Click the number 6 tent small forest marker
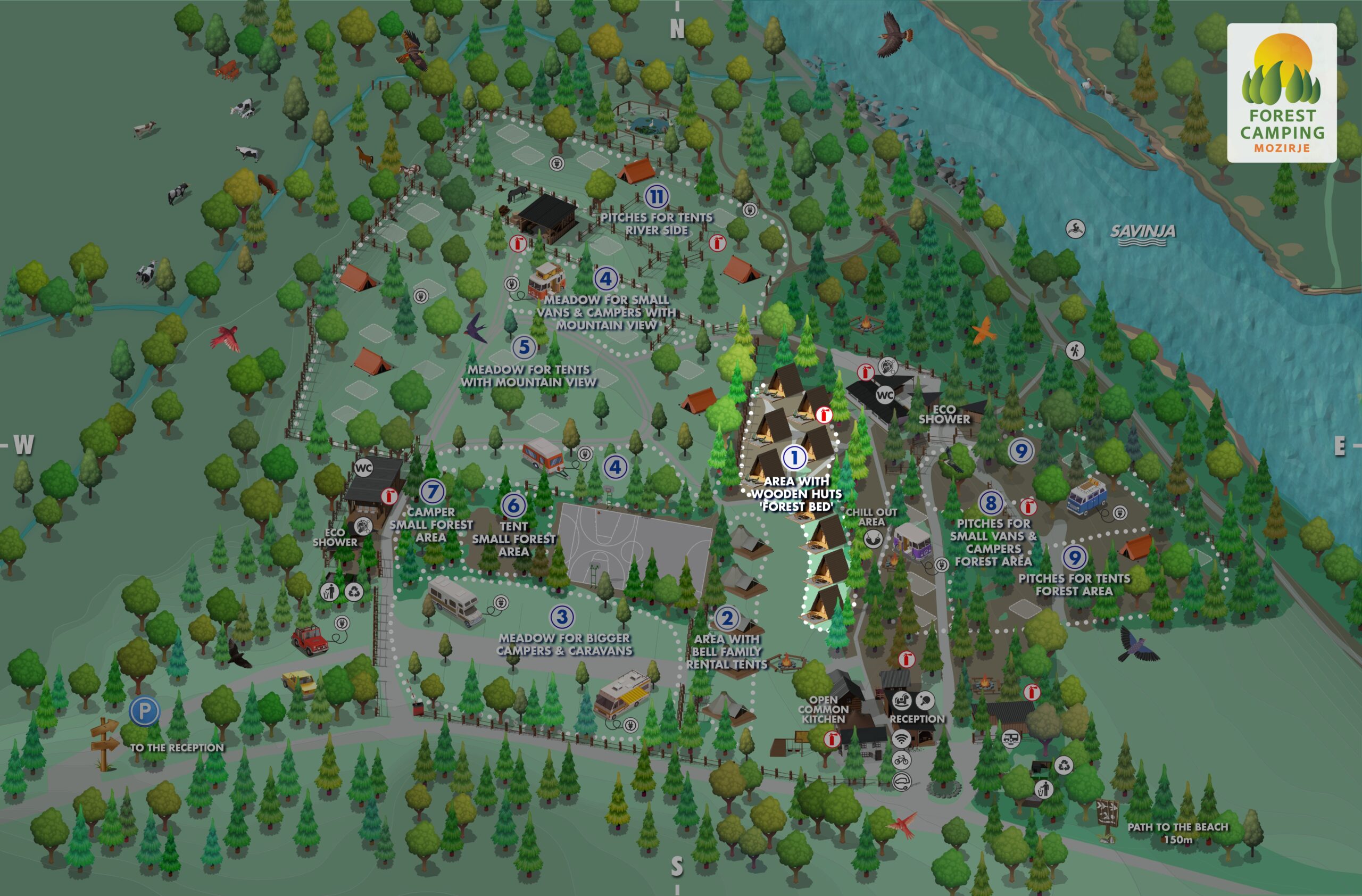1362x896 pixels. [x=513, y=504]
